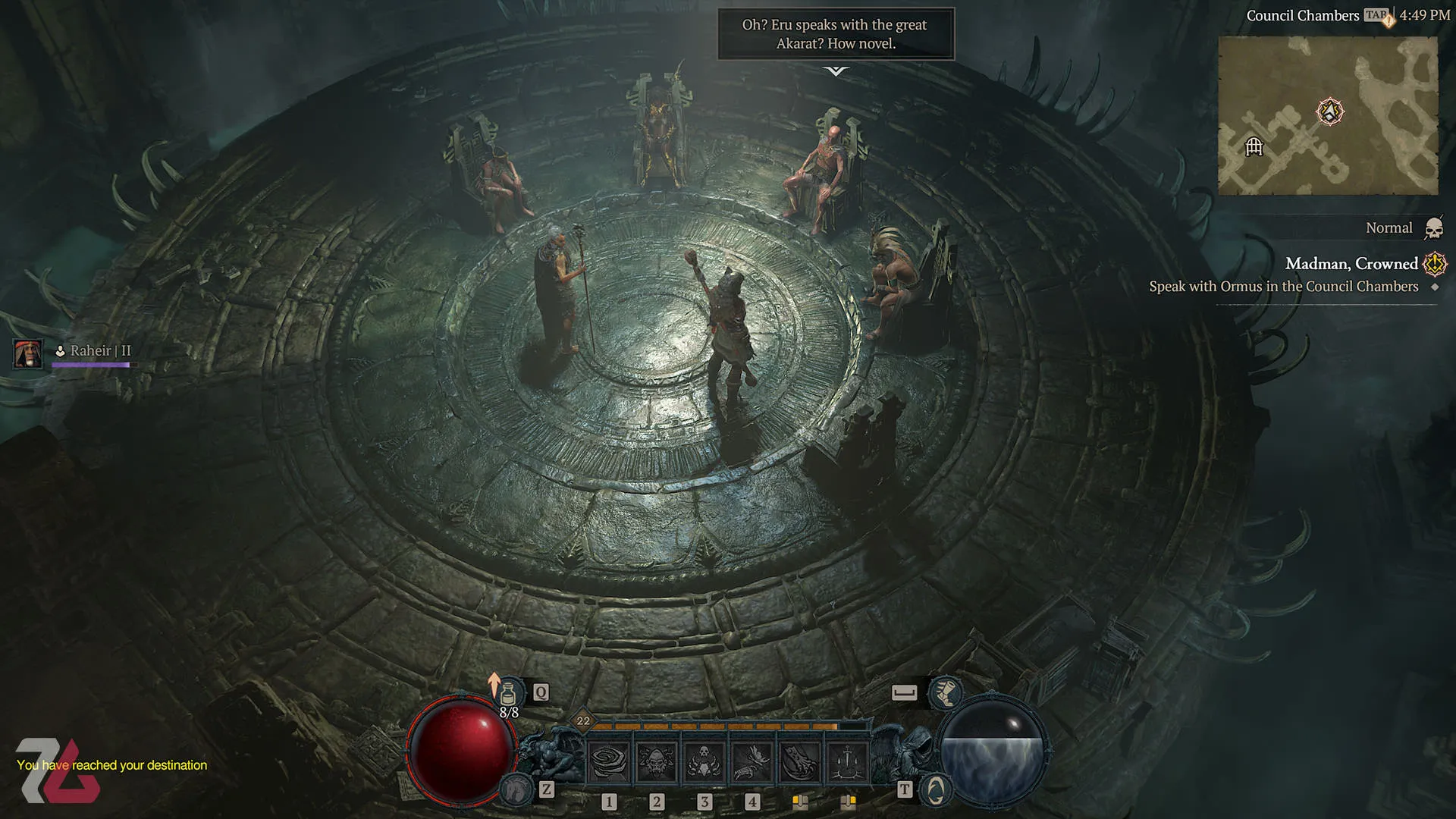Activate the horned beast face skill
The width and height of the screenshot is (1456, 819).
point(657,761)
